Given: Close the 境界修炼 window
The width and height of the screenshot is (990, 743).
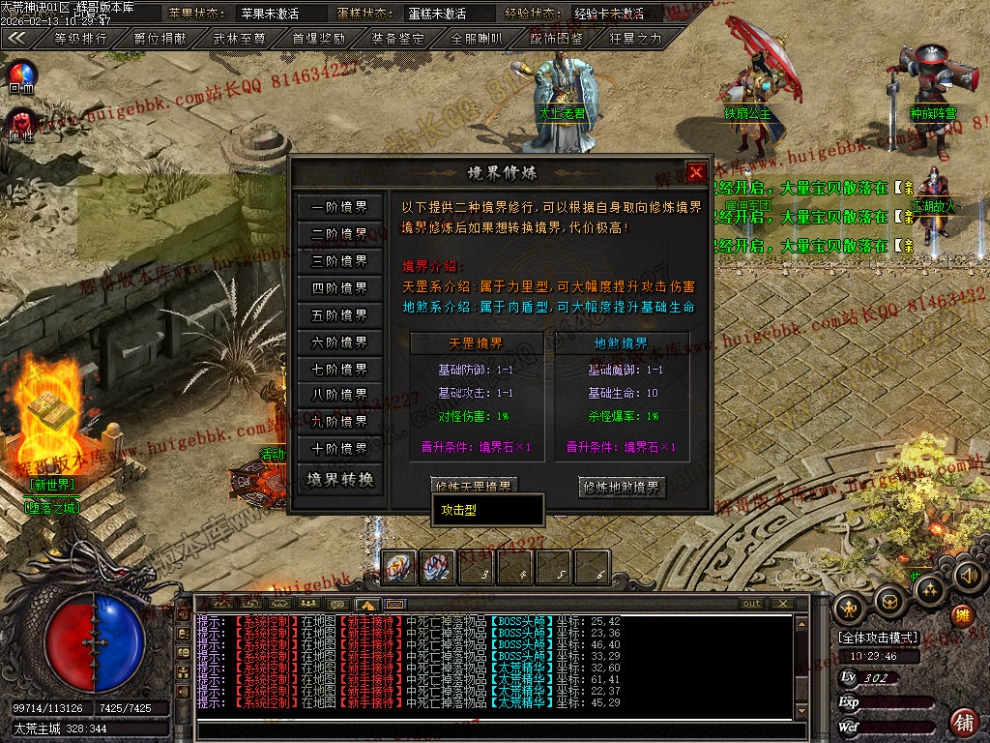Looking at the screenshot, I should coord(696,172).
